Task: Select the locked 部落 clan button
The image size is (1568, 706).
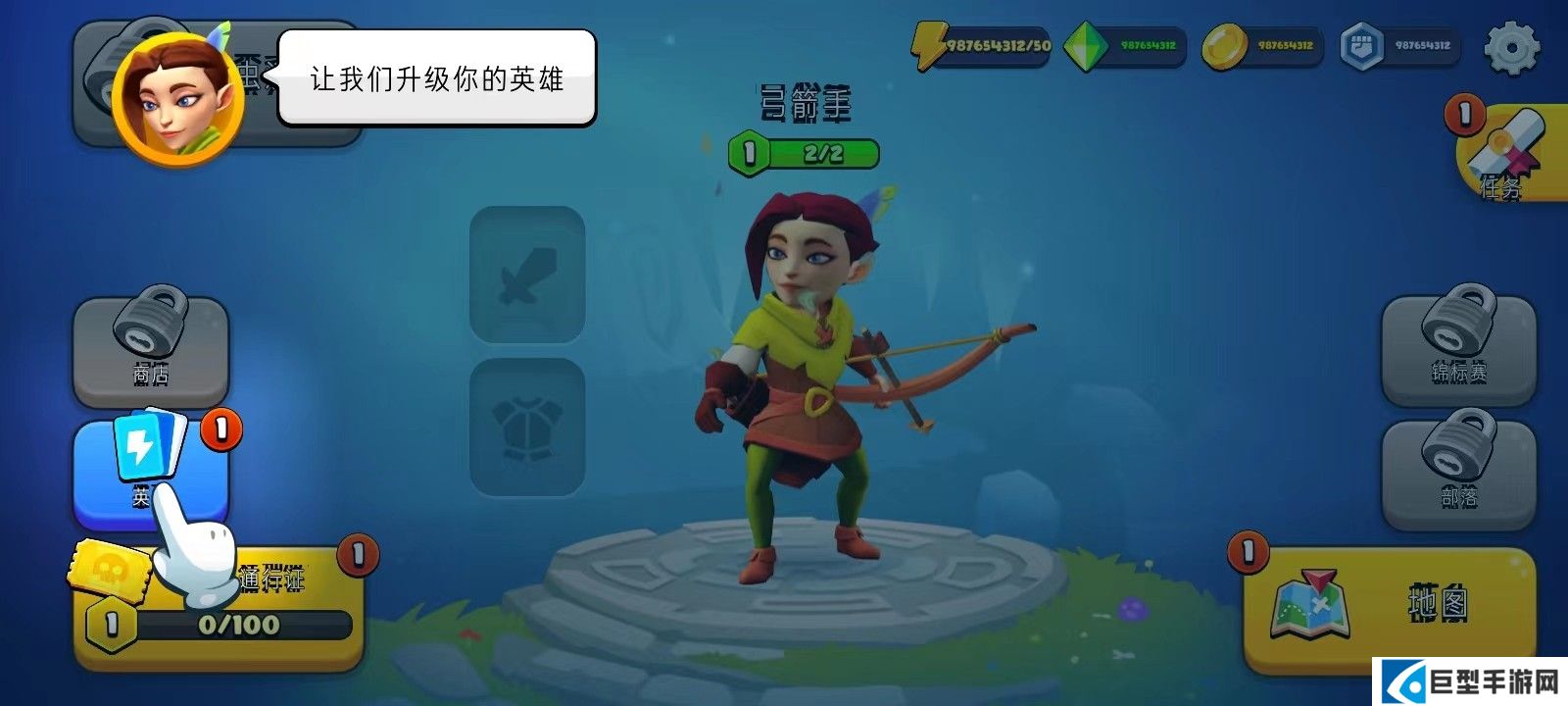Action: tap(1458, 475)
